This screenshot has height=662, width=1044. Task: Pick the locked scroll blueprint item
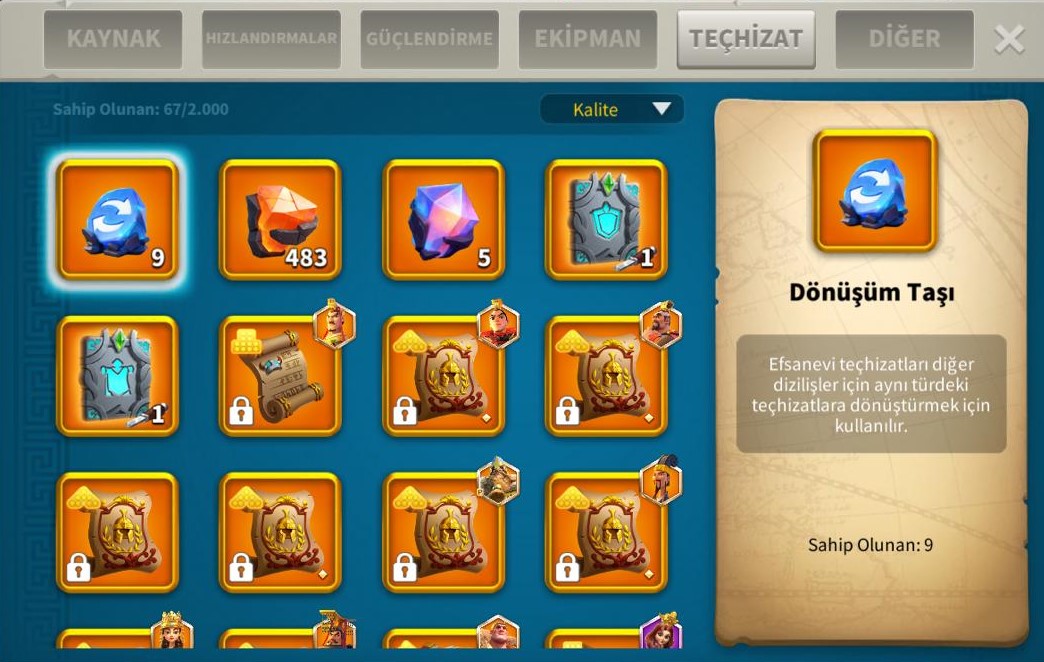click(280, 376)
